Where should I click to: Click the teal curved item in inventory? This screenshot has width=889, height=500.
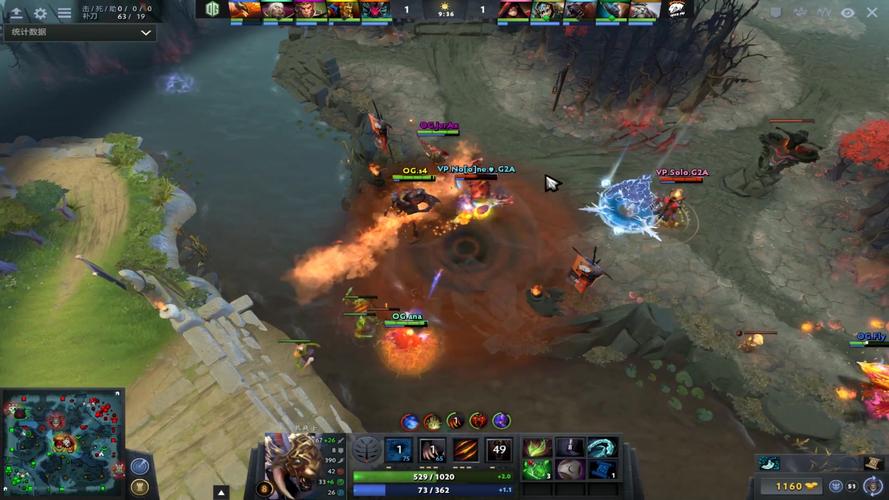point(601,447)
